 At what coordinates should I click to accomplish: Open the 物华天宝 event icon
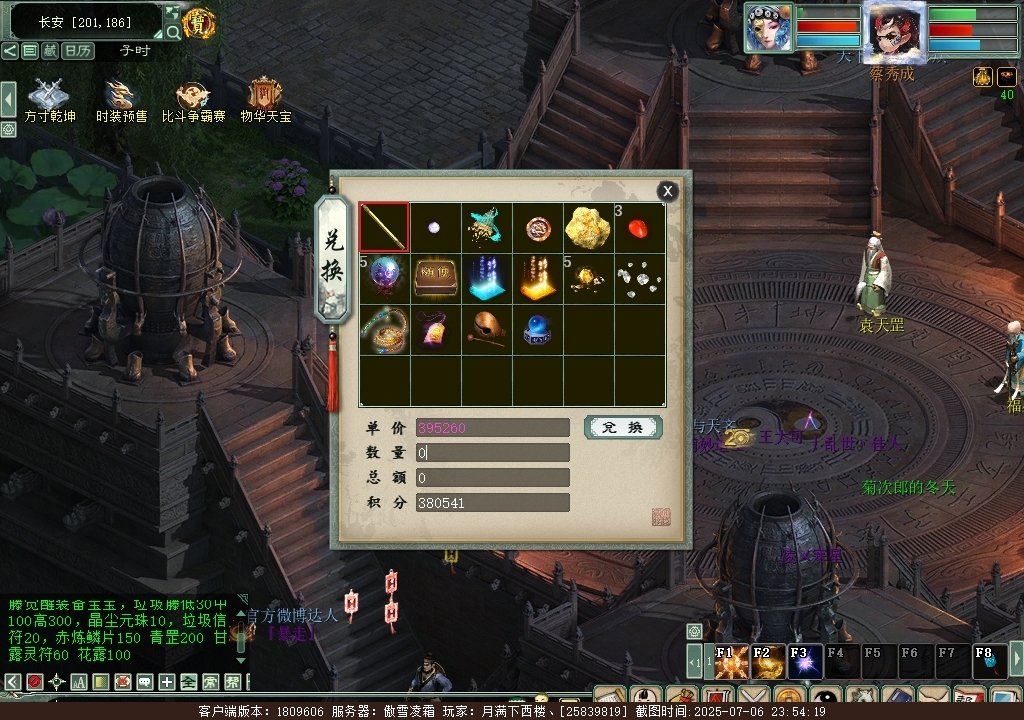(265, 99)
